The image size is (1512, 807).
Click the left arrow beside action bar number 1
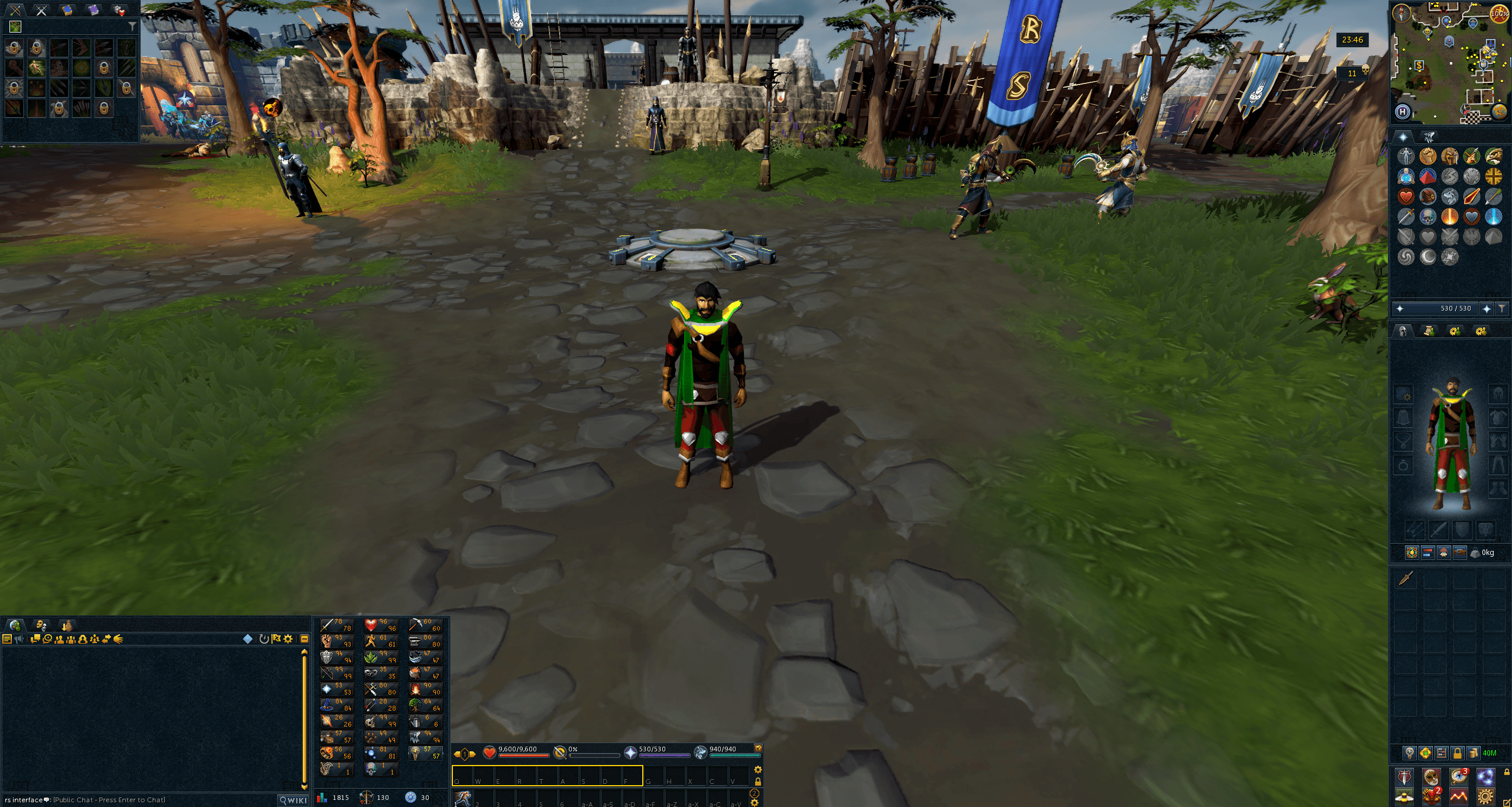(x=457, y=754)
